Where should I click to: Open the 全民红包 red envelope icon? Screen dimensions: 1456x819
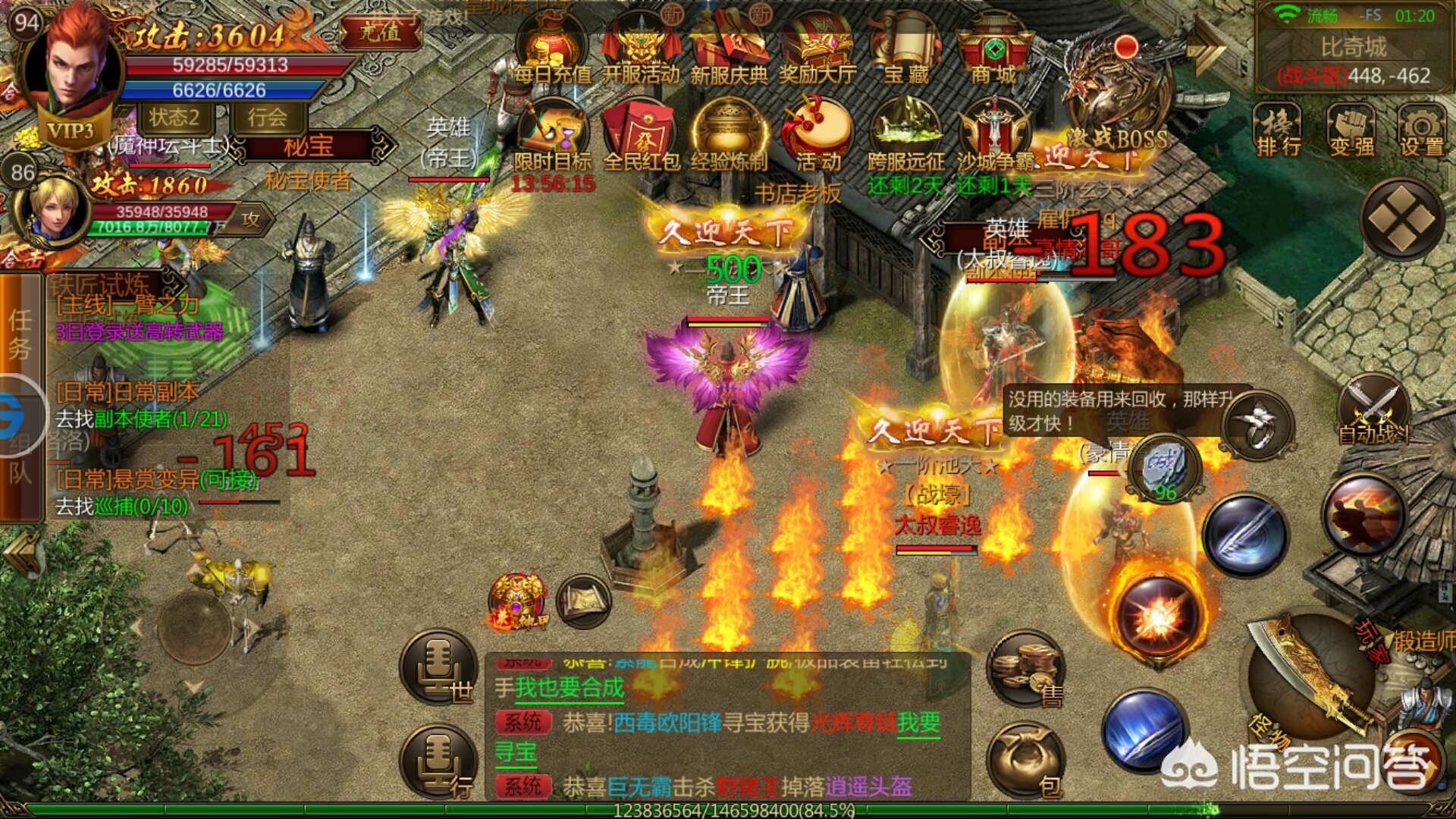(x=641, y=136)
